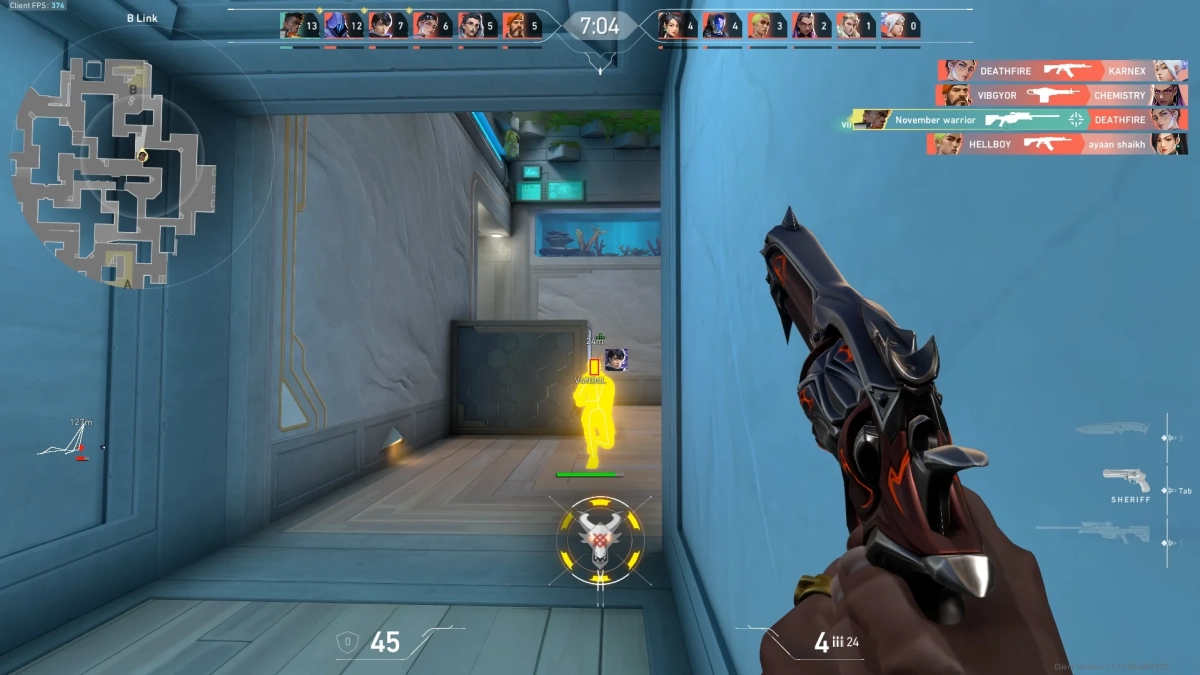Select the DEATHFIRE killed KARNEX feed entry
The width and height of the screenshot is (1200, 675).
[x=1062, y=71]
